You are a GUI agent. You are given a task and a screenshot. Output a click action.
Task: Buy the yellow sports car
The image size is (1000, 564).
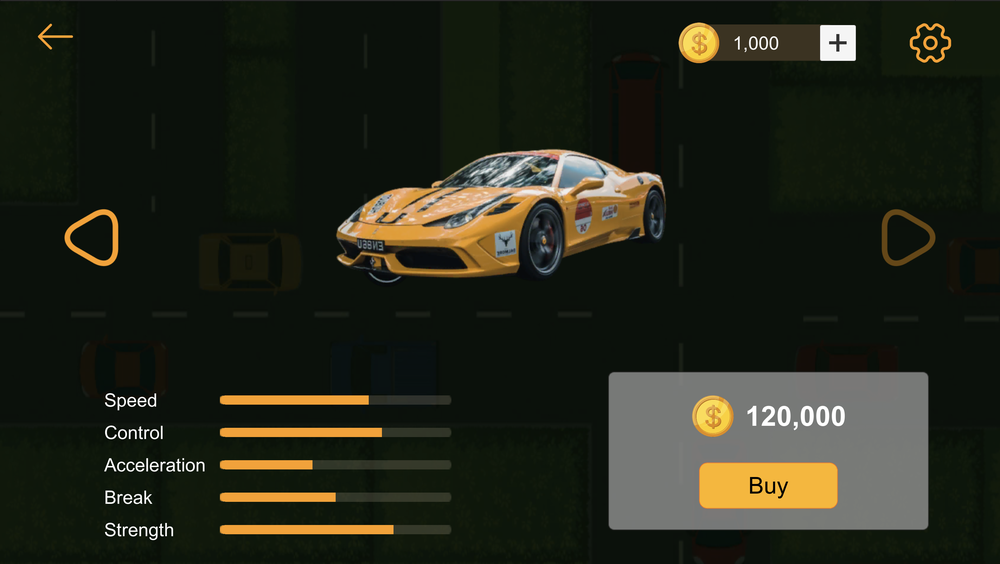point(768,486)
